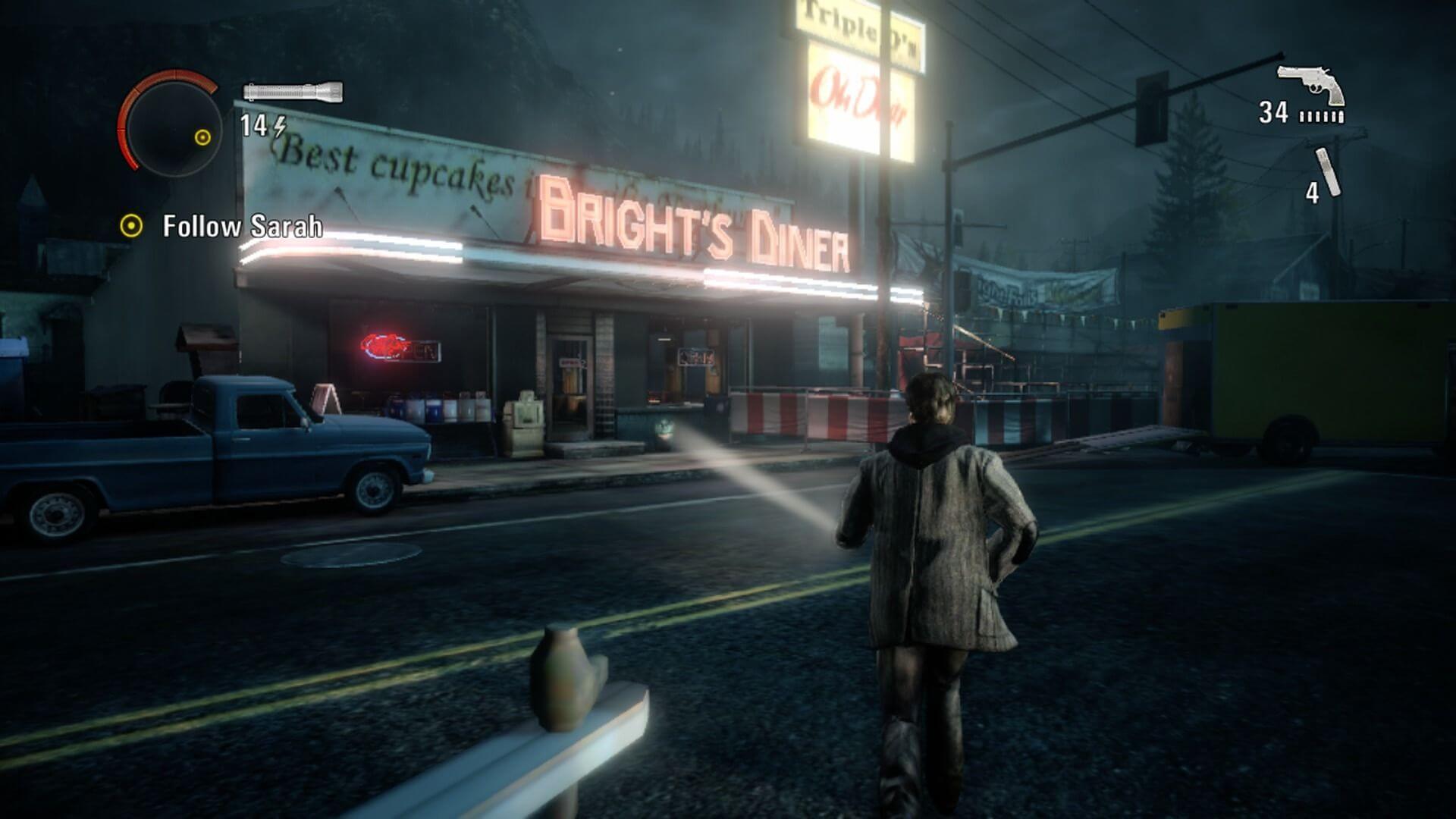Select the flashlight icon
1456x819 pixels.
tap(293, 93)
